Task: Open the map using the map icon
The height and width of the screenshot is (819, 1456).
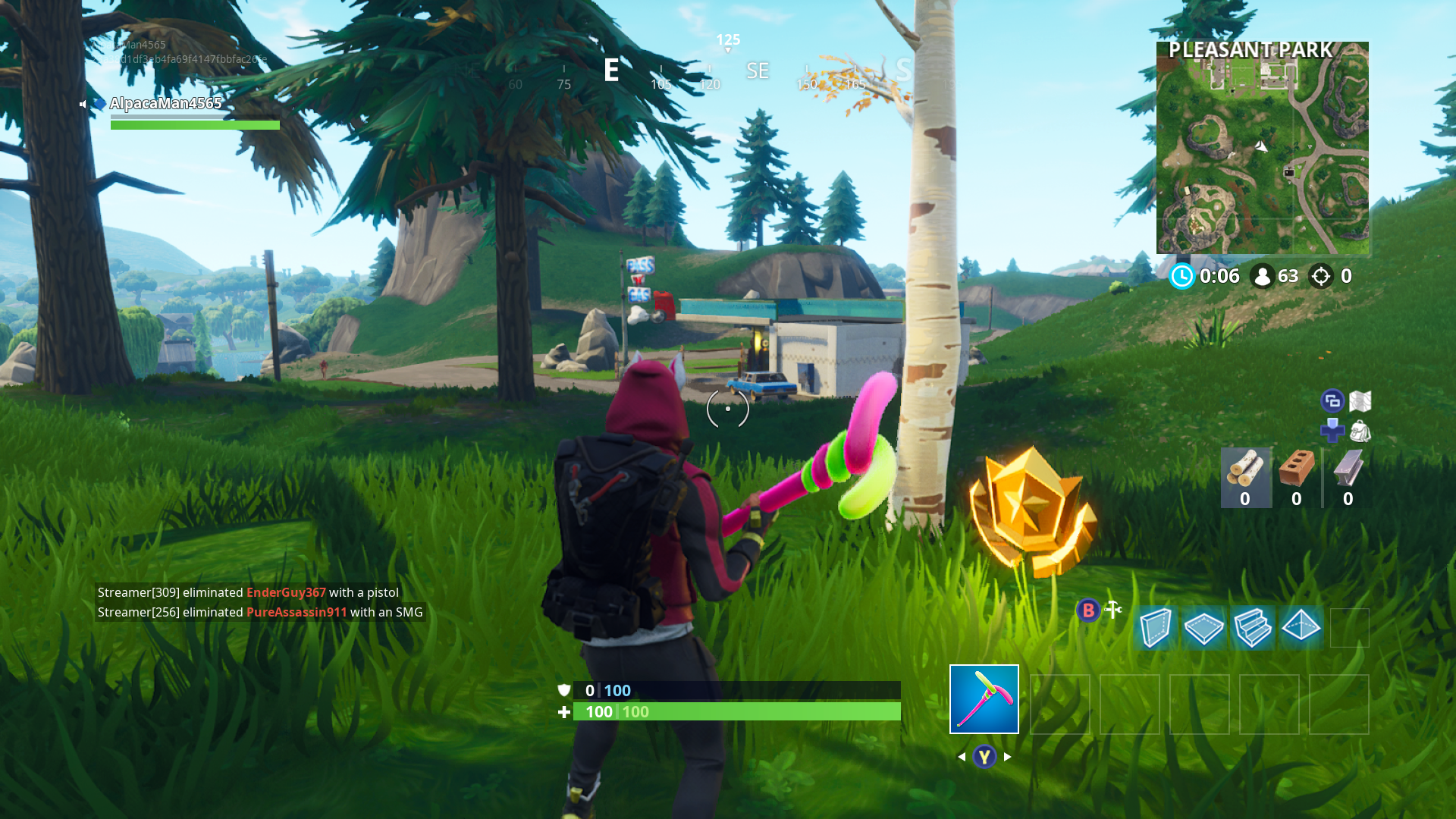Action: 1362,400
